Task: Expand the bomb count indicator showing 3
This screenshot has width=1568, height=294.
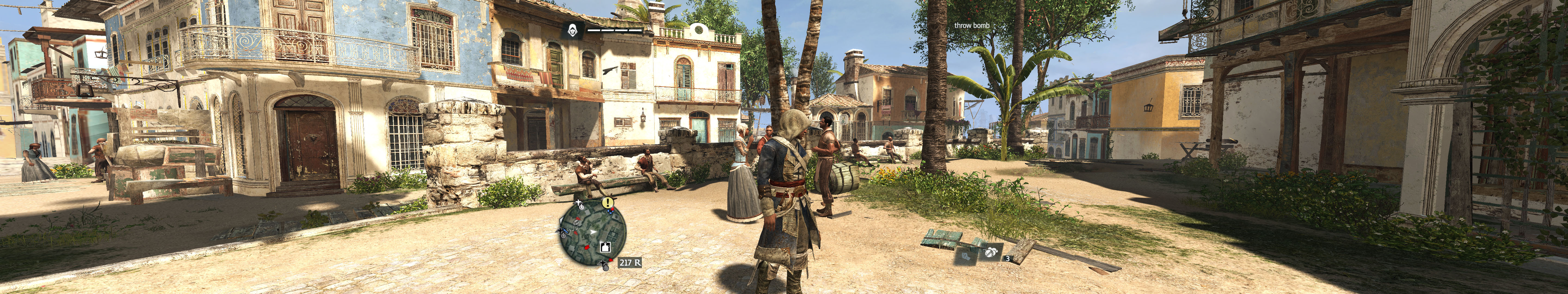Action: click(x=1007, y=259)
